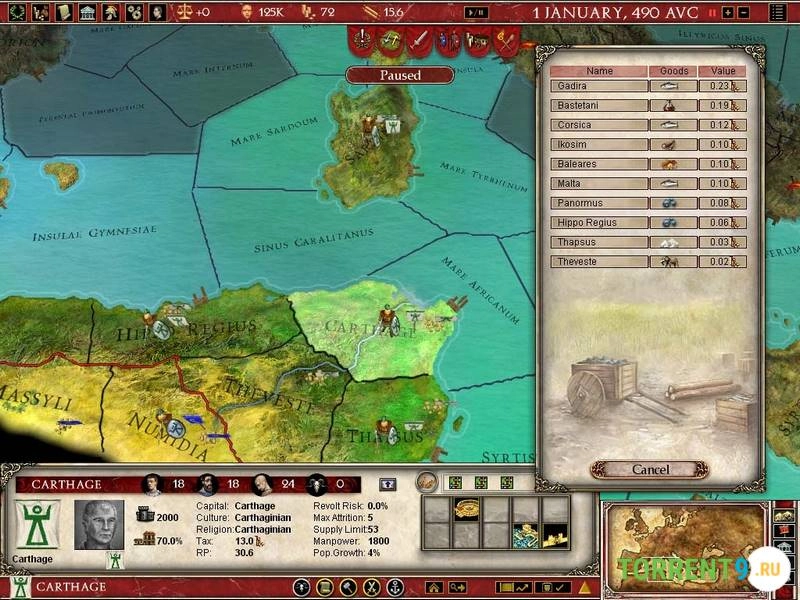Click the Carthage green emblem shield
The width and height of the screenshot is (800, 600).
click(37, 525)
